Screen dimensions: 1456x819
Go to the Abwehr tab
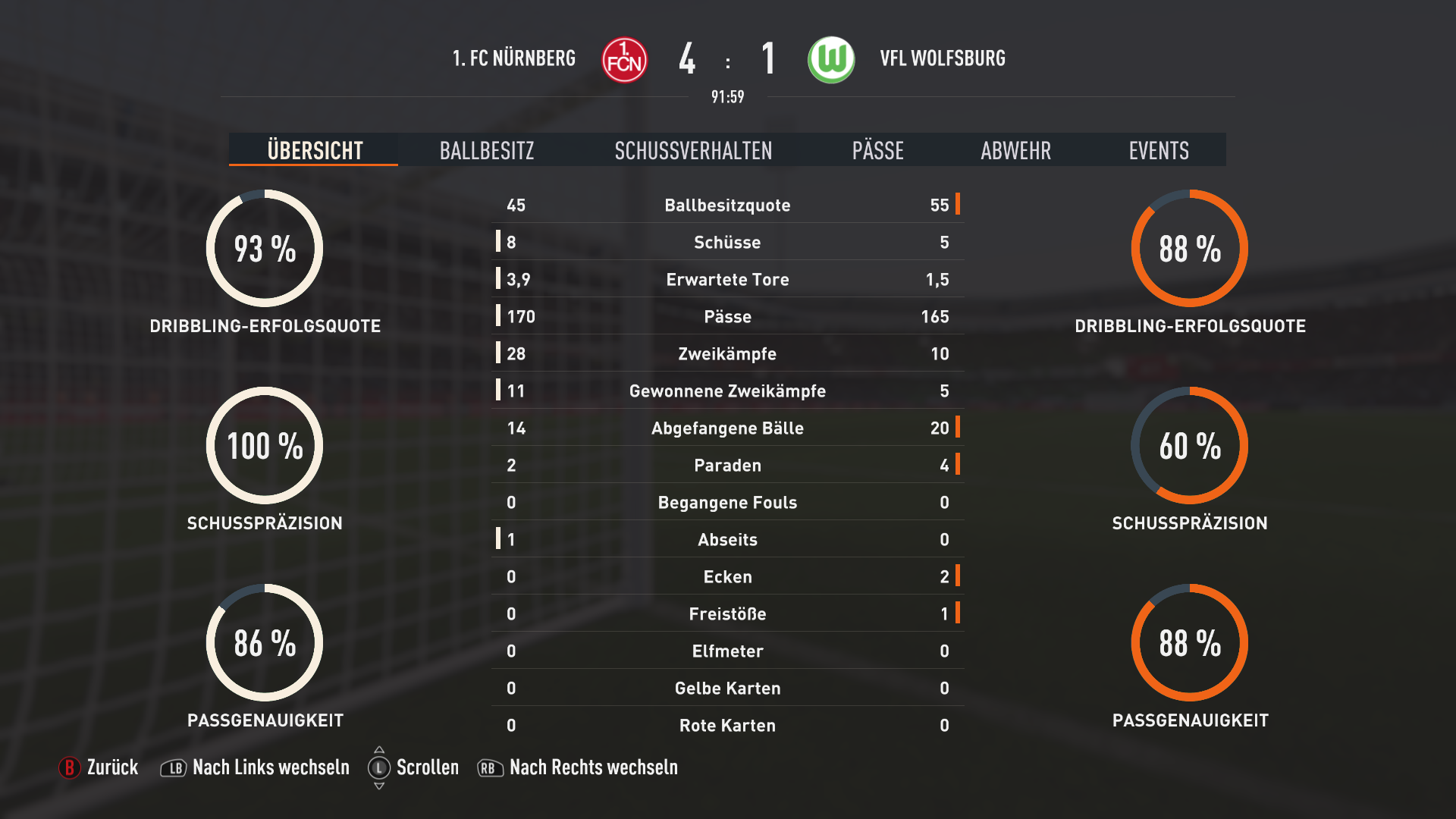1015,150
